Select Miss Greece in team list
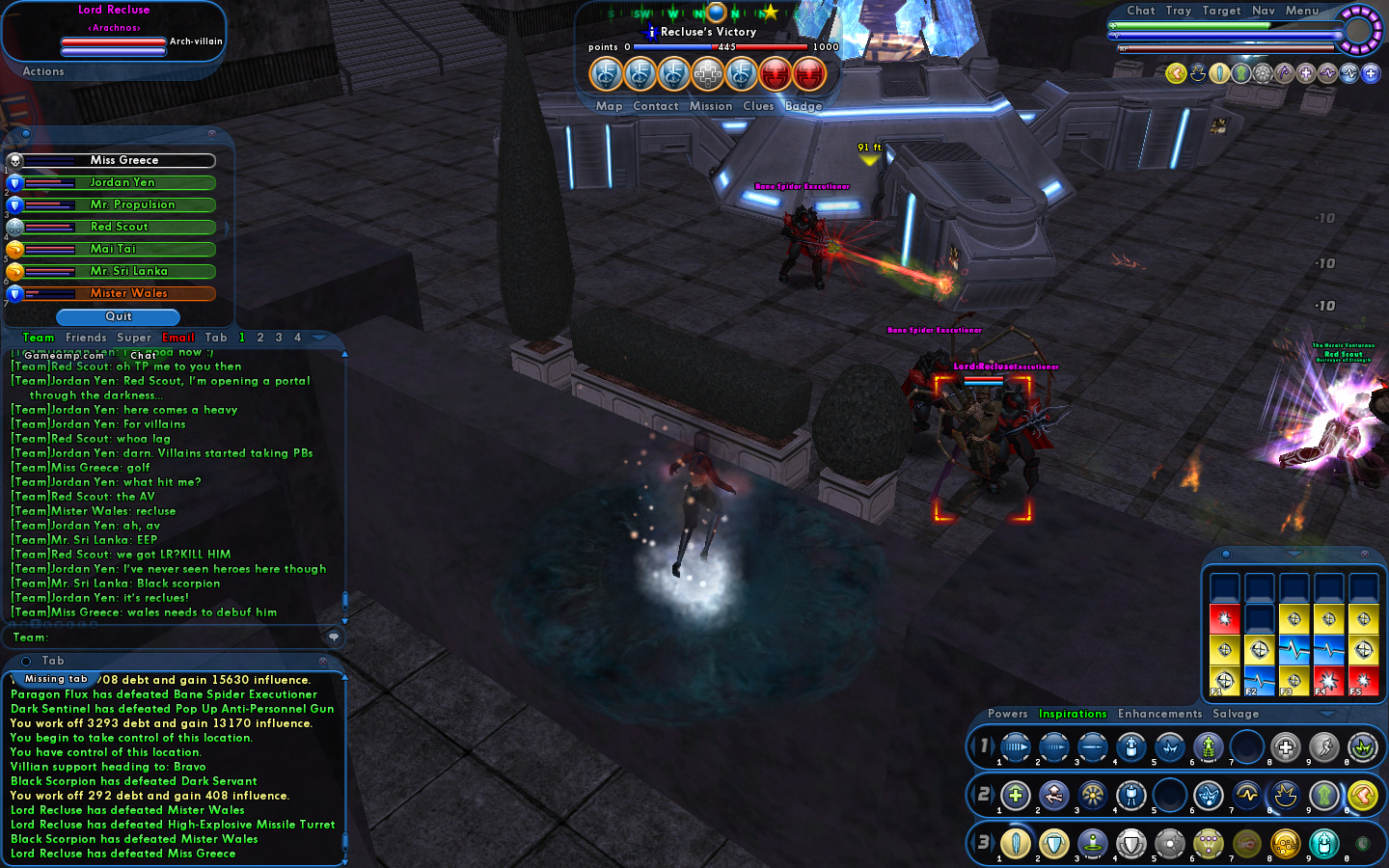The width and height of the screenshot is (1389, 868). click(123, 160)
